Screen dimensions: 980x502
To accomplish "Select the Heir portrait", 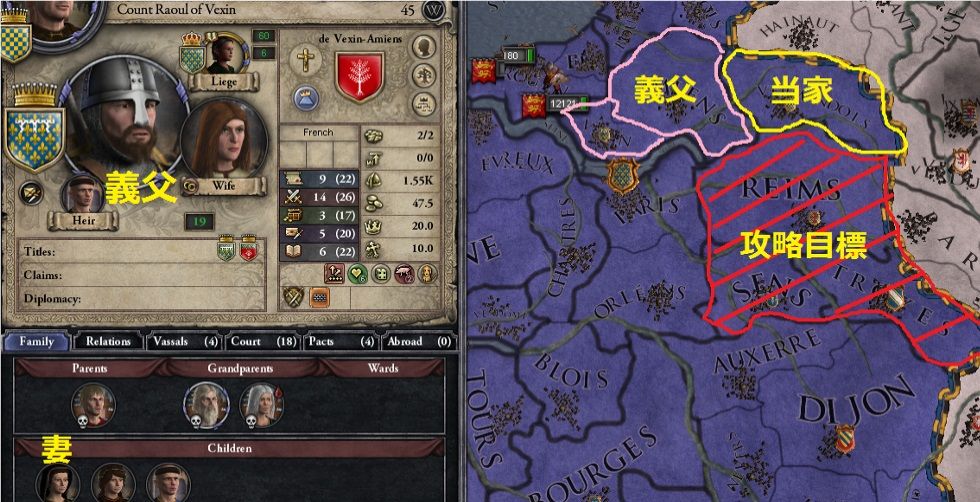I will coord(86,197).
